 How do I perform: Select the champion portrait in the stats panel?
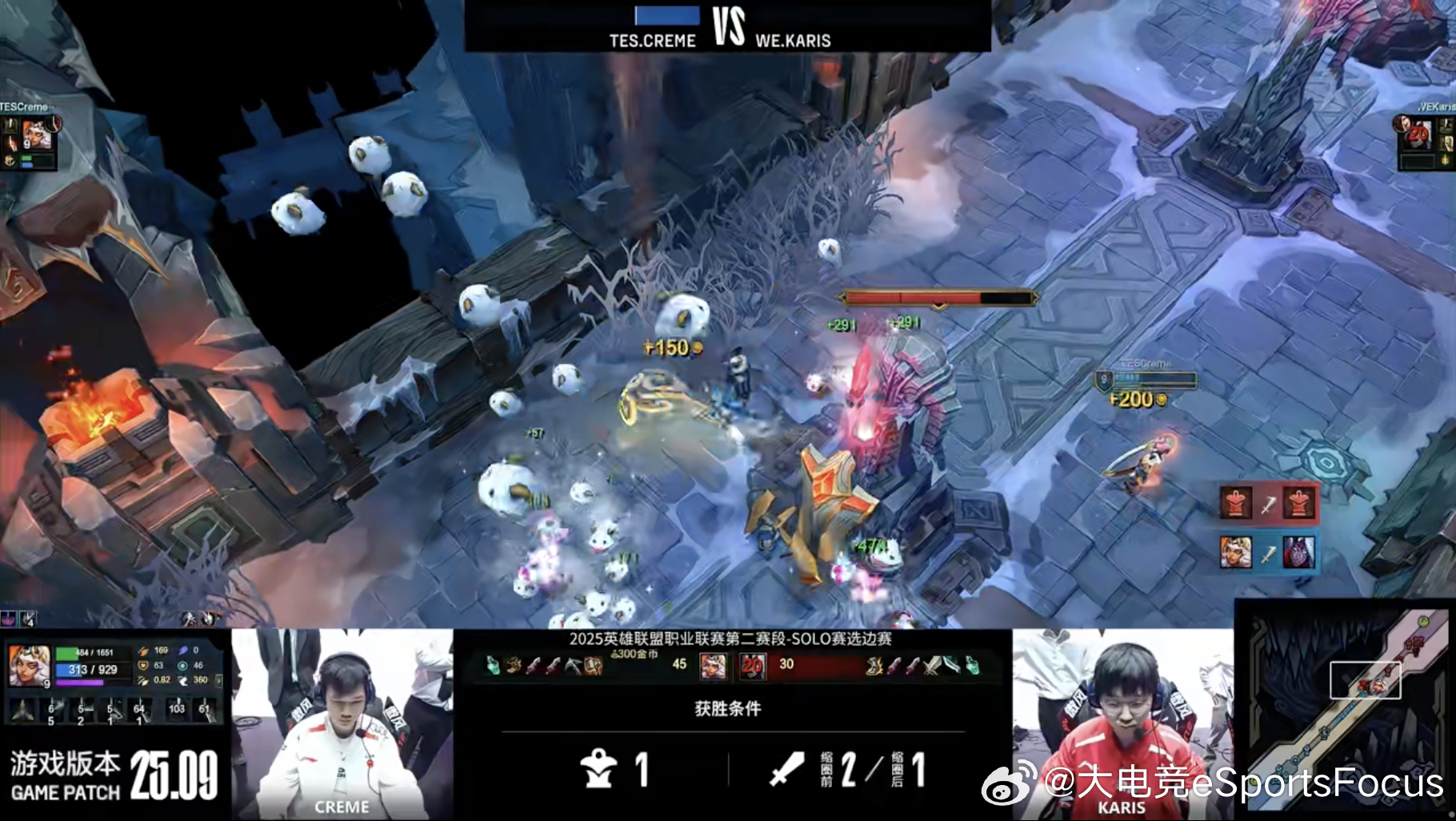click(29, 666)
